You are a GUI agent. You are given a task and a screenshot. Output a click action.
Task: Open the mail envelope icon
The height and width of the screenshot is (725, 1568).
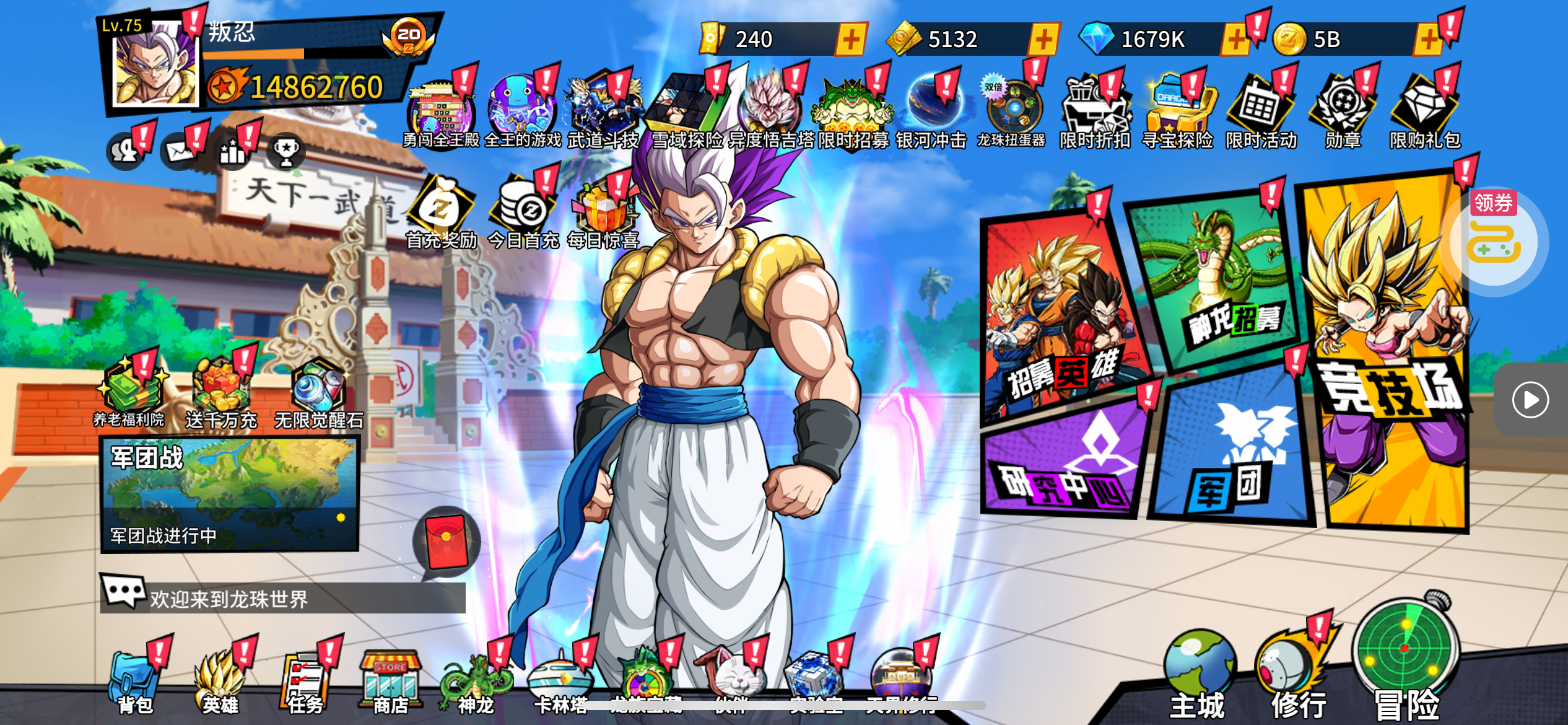tap(180, 151)
